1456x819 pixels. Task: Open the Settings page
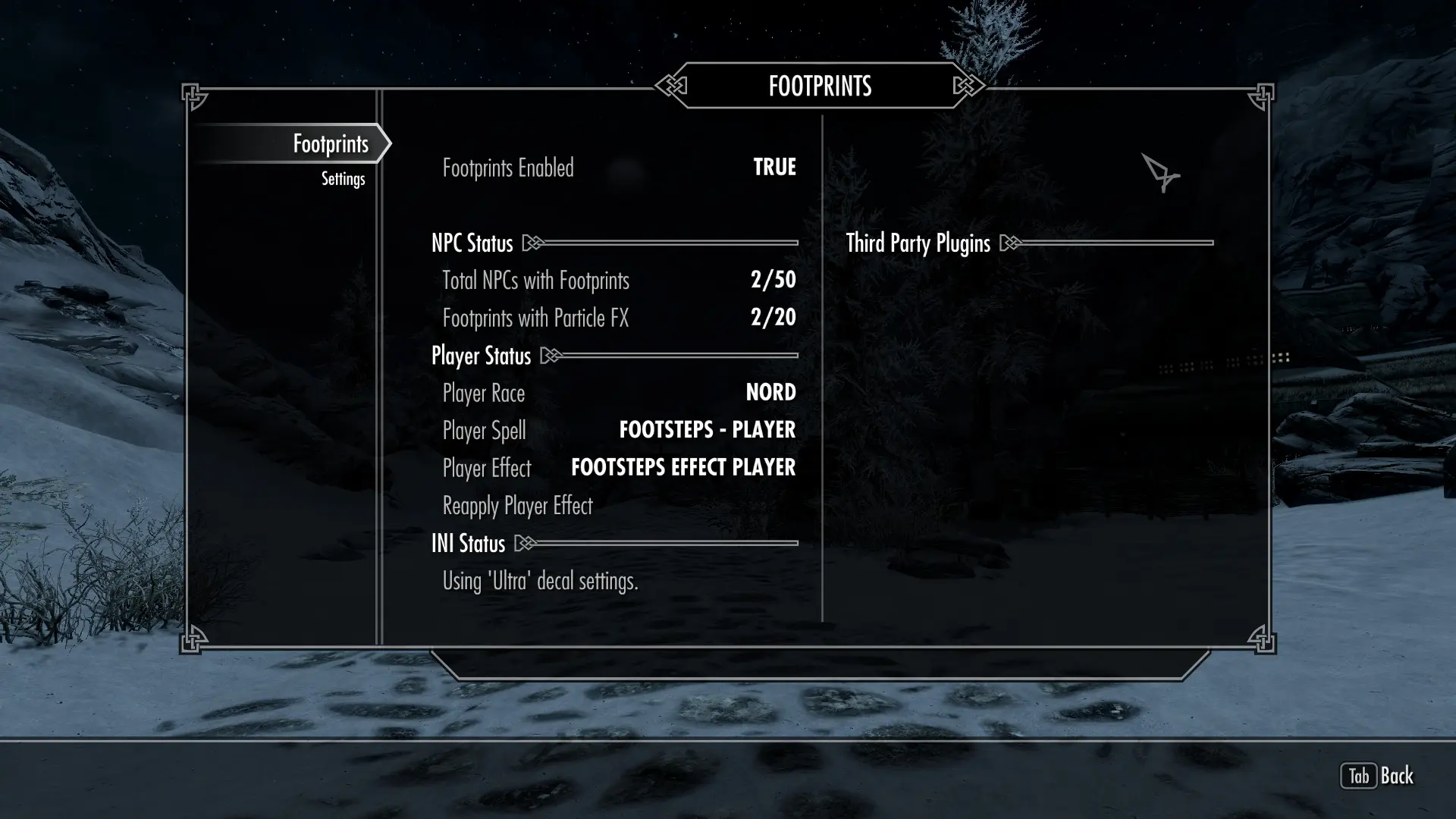(343, 179)
